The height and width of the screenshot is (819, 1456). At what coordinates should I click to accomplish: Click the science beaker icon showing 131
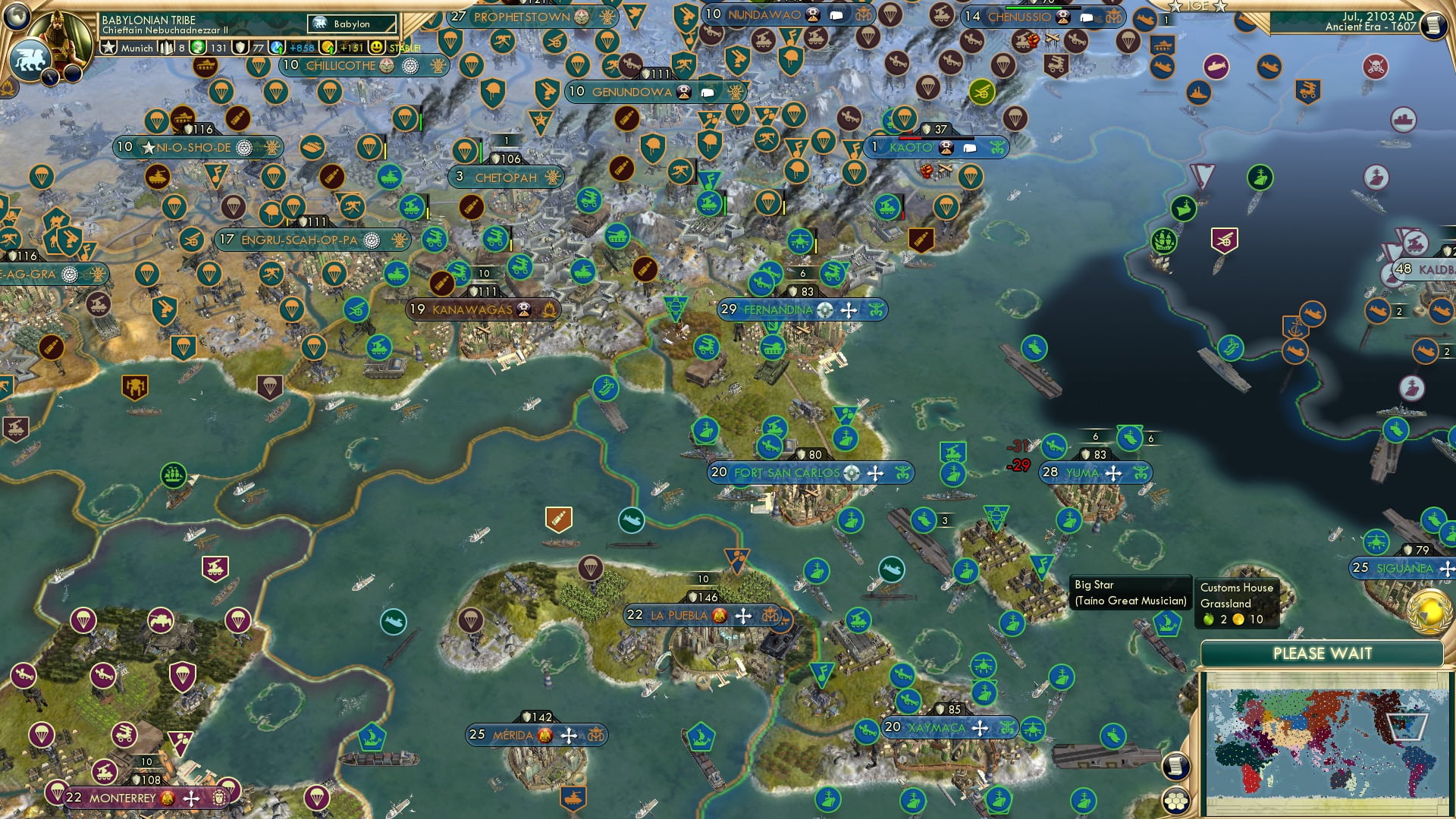pyautogui.click(x=197, y=47)
